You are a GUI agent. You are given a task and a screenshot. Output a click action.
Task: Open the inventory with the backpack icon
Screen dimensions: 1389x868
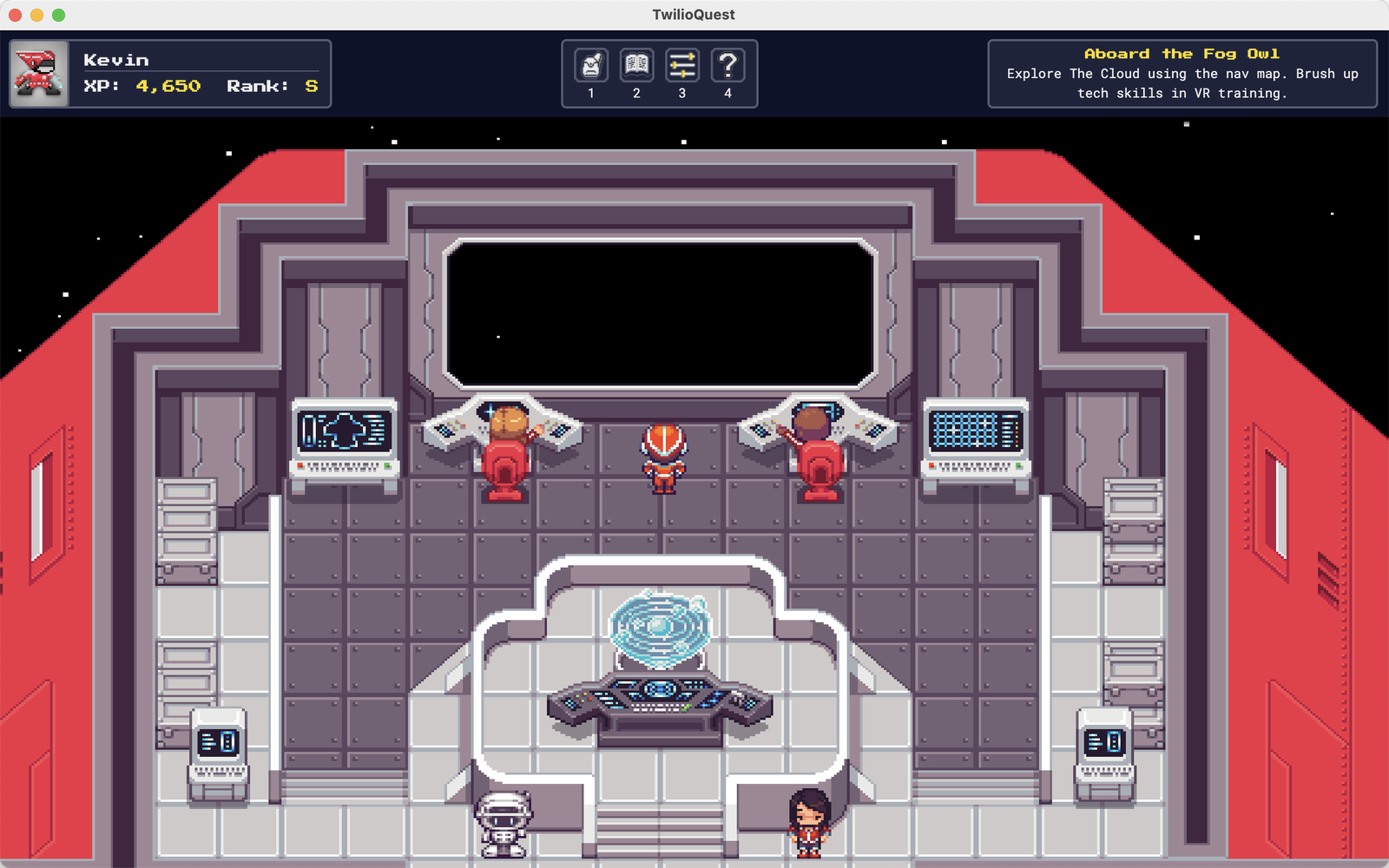[x=591, y=63]
